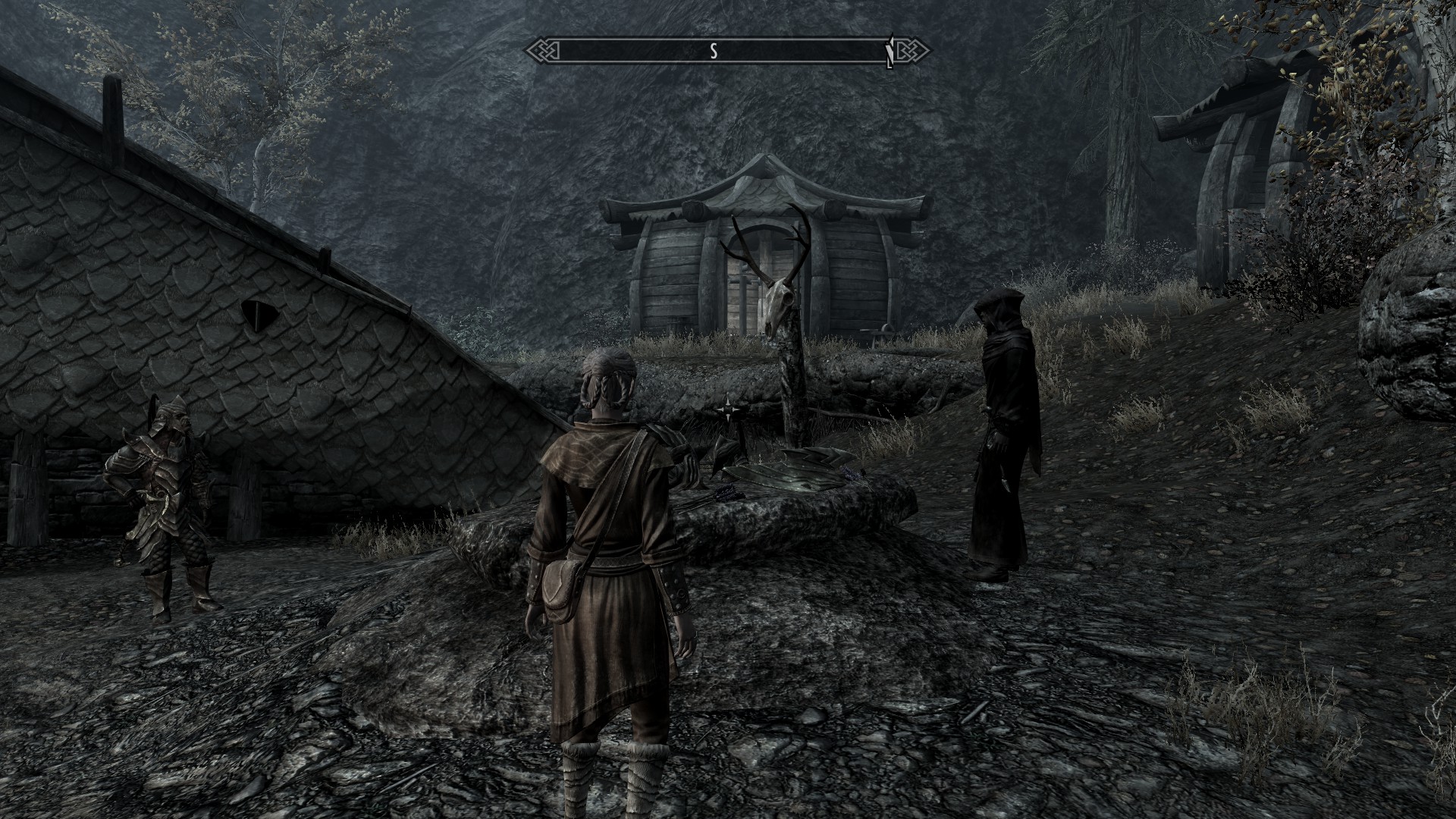Click the dark triangular emblem on the longhouse roof
Image resolution: width=1456 pixels, height=819 pixels.
point(258,313)
